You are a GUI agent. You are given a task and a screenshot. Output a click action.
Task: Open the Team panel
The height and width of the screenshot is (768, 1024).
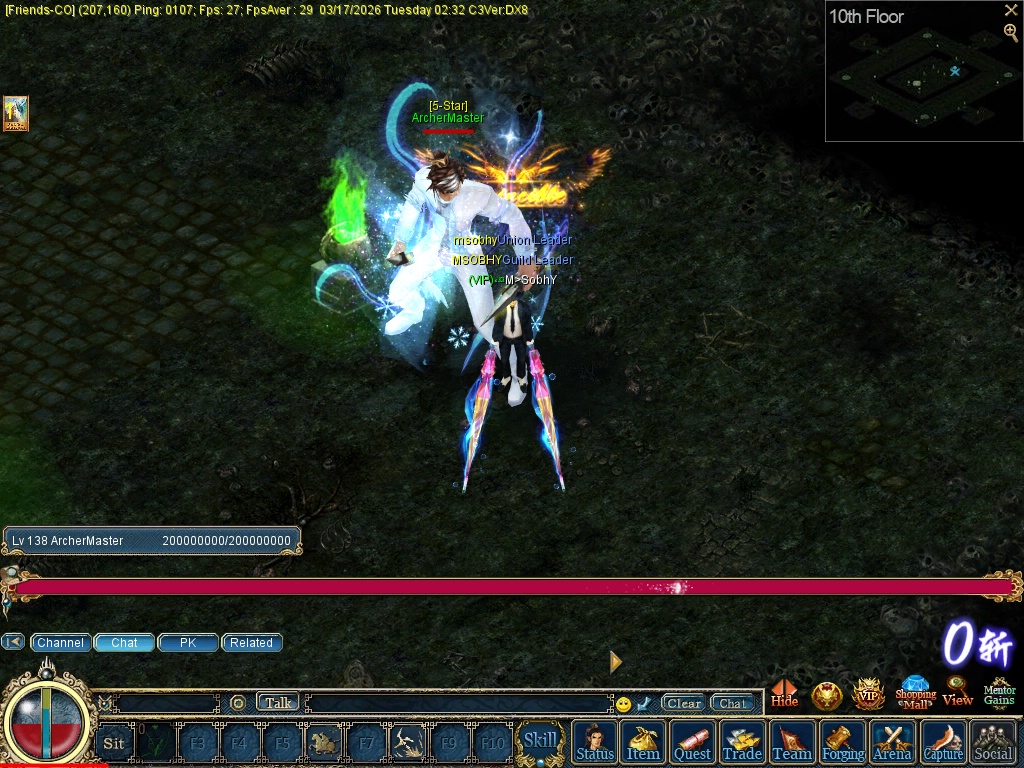792,742
